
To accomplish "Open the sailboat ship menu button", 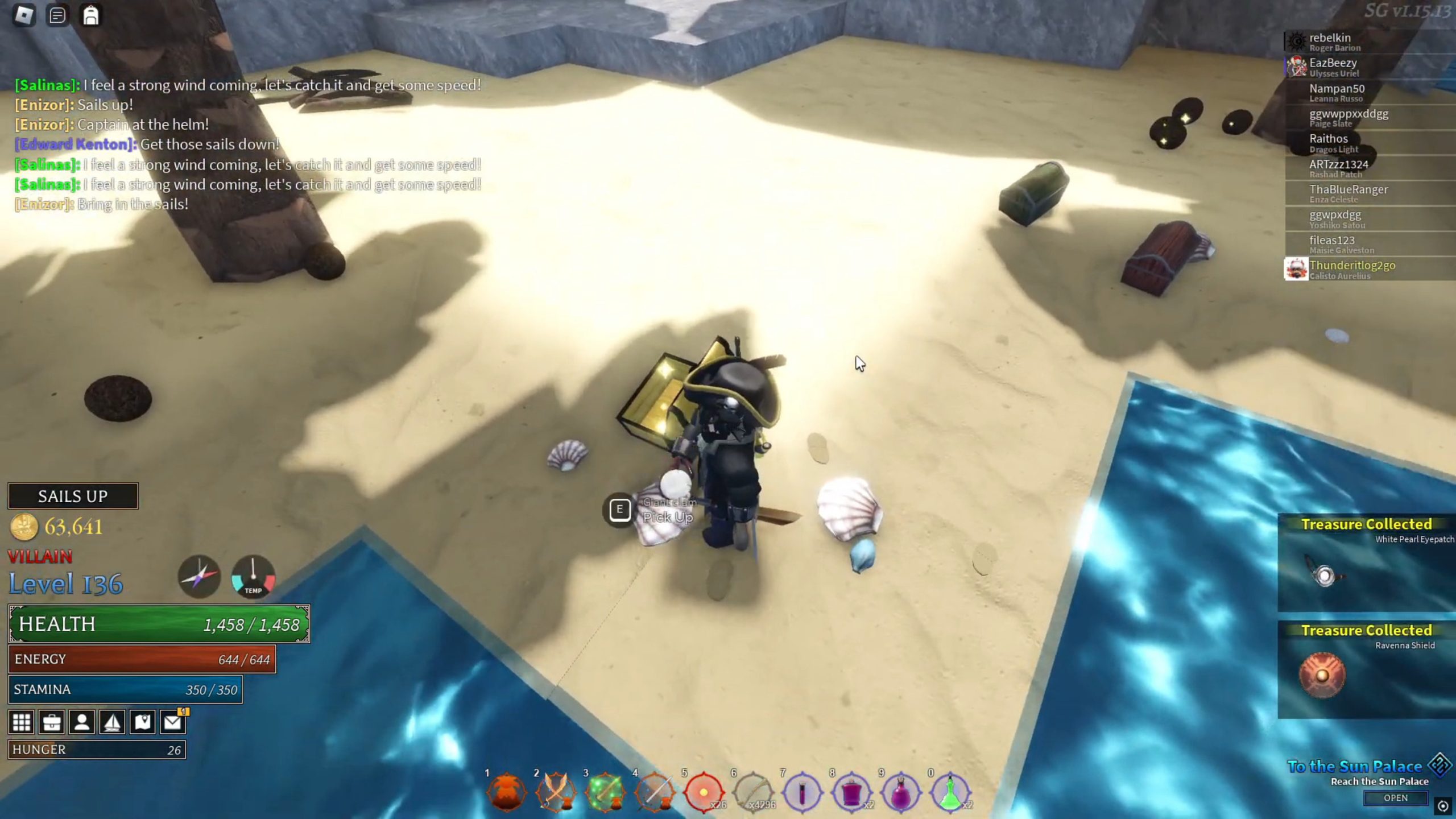I will click(x=112, y=722).
